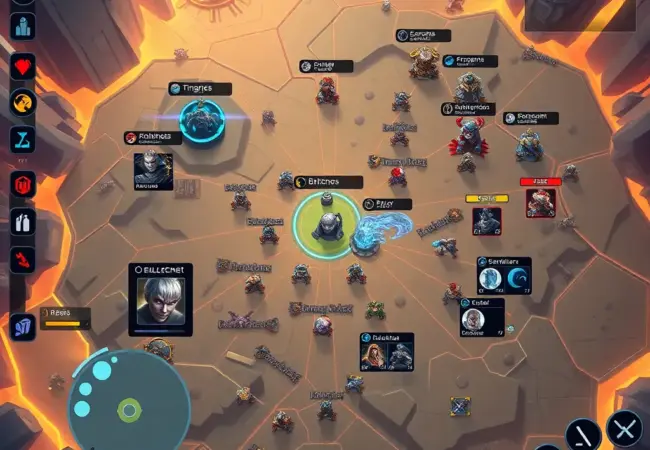Image resolution: width=650 pixels, height=450 pixels.
Task: Pick the icy blue creature ability icon
Action: pos(490,279)
